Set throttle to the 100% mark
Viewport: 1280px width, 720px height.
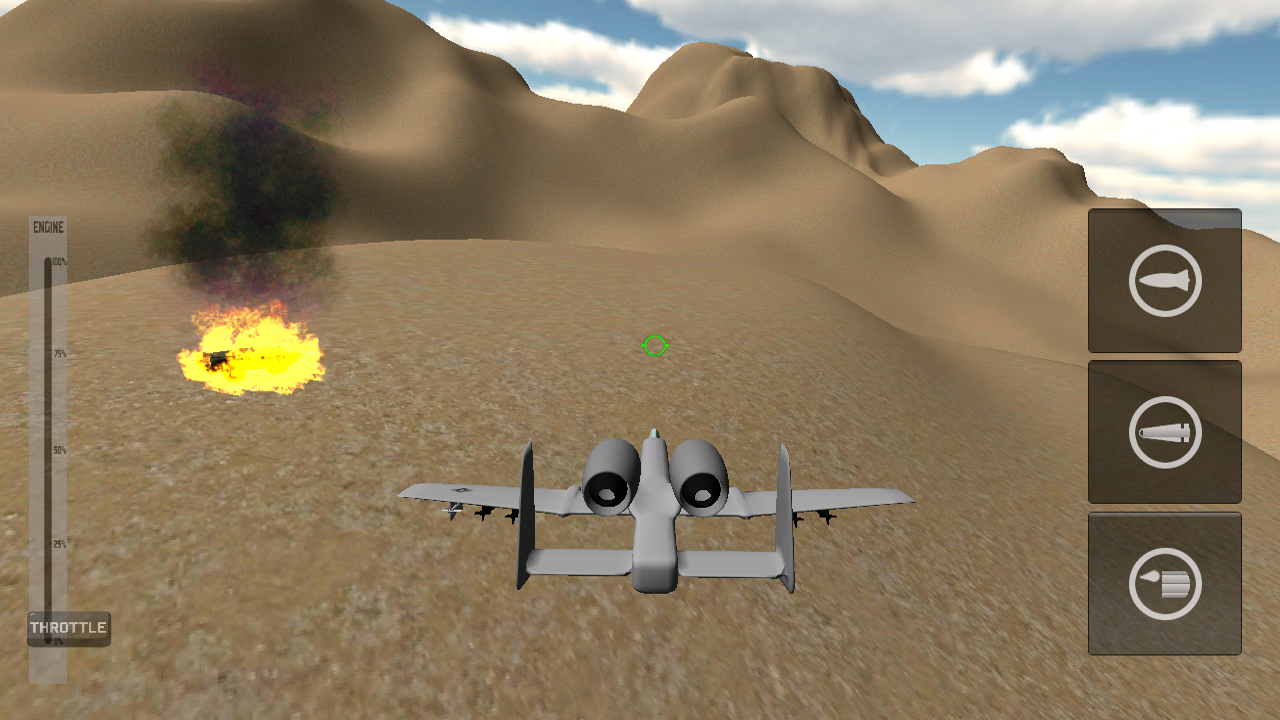pyautogui.click(x=48, y=260)
